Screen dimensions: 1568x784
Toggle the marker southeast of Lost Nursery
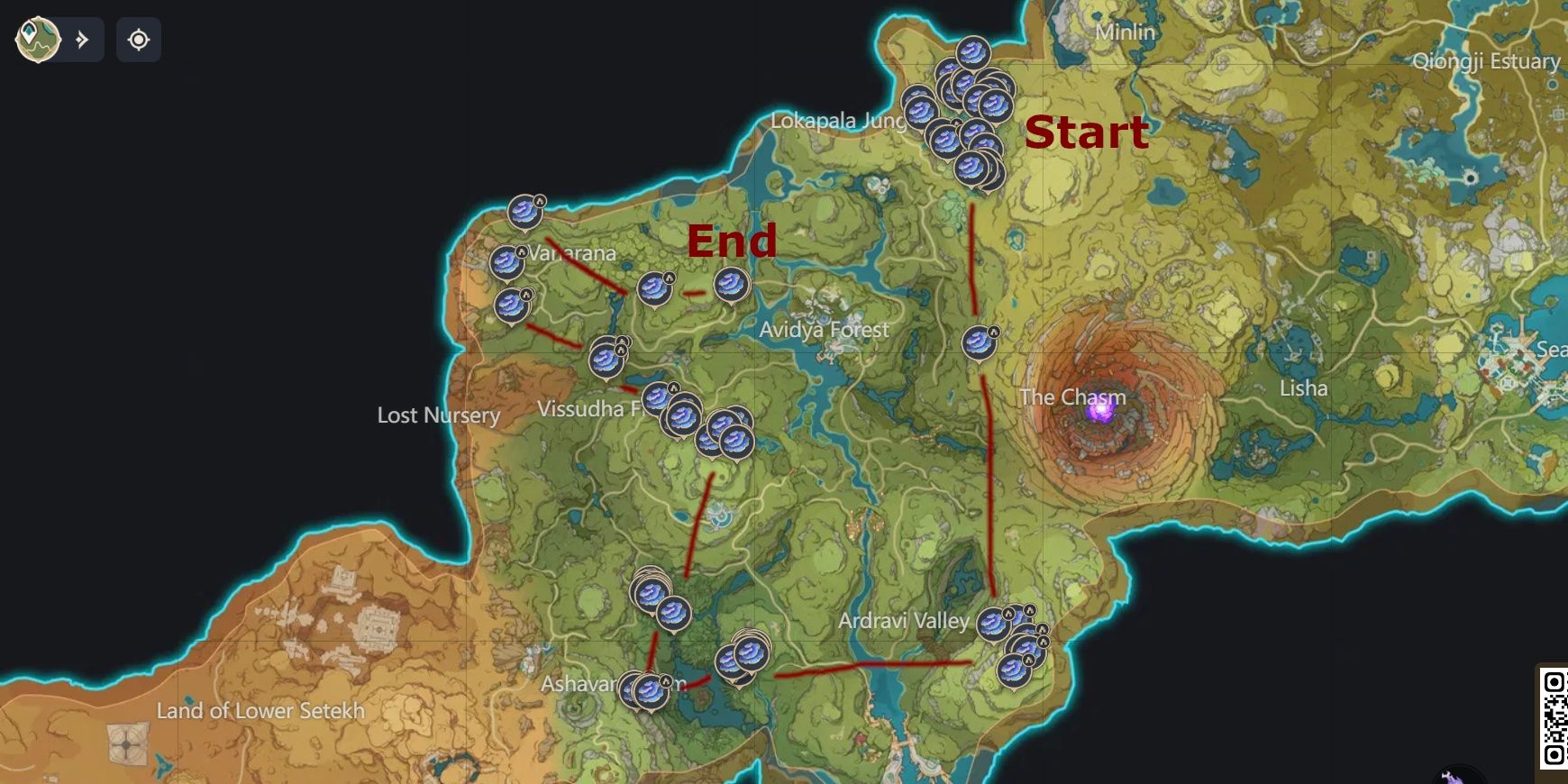606,360
